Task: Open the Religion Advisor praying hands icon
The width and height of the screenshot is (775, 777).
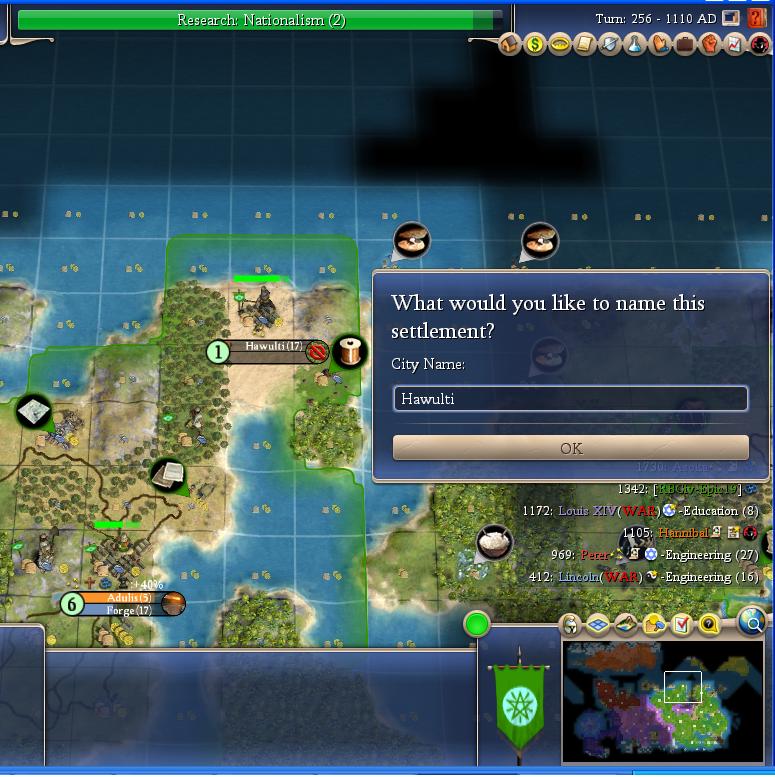Action: 660,45
